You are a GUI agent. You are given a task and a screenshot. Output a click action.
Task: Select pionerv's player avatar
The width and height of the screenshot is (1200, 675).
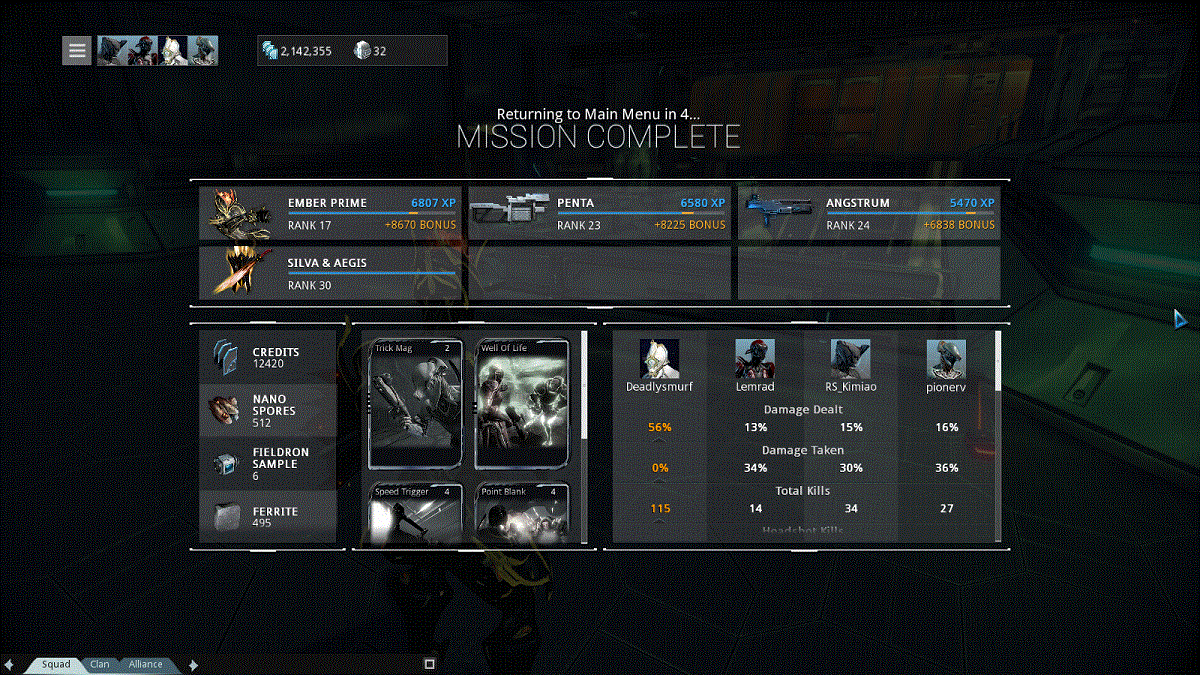click(x=946, y=359)
